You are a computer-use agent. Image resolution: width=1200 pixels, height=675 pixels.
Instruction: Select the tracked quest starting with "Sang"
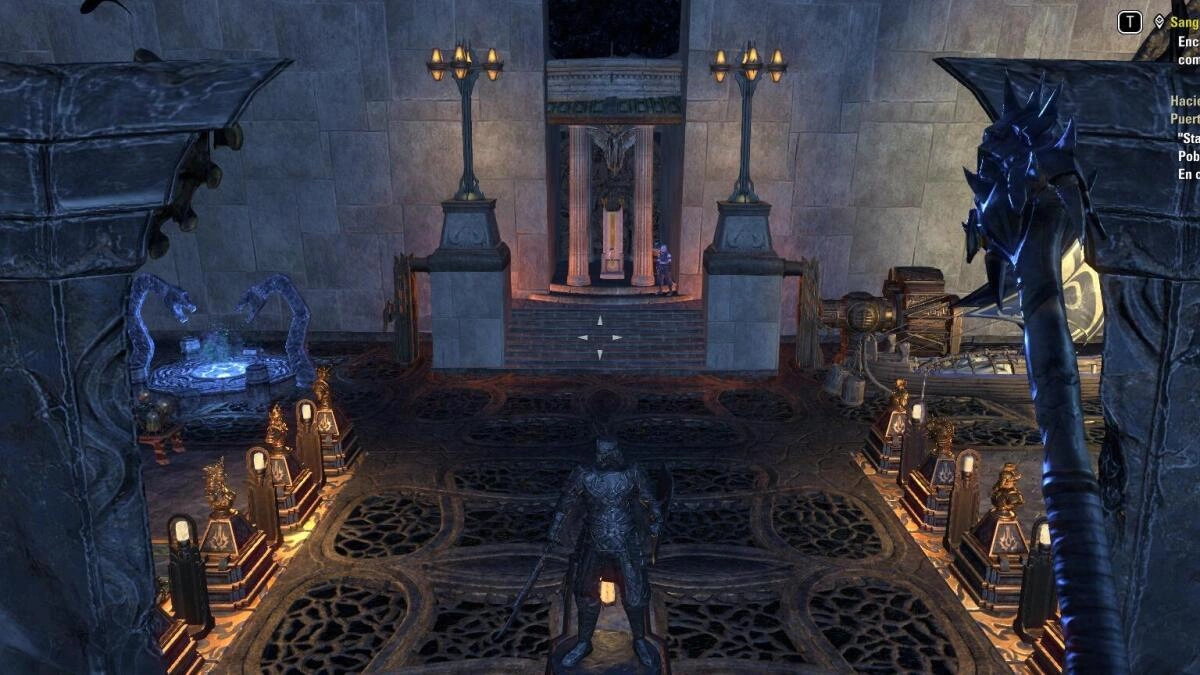[x=1185, y=21]
